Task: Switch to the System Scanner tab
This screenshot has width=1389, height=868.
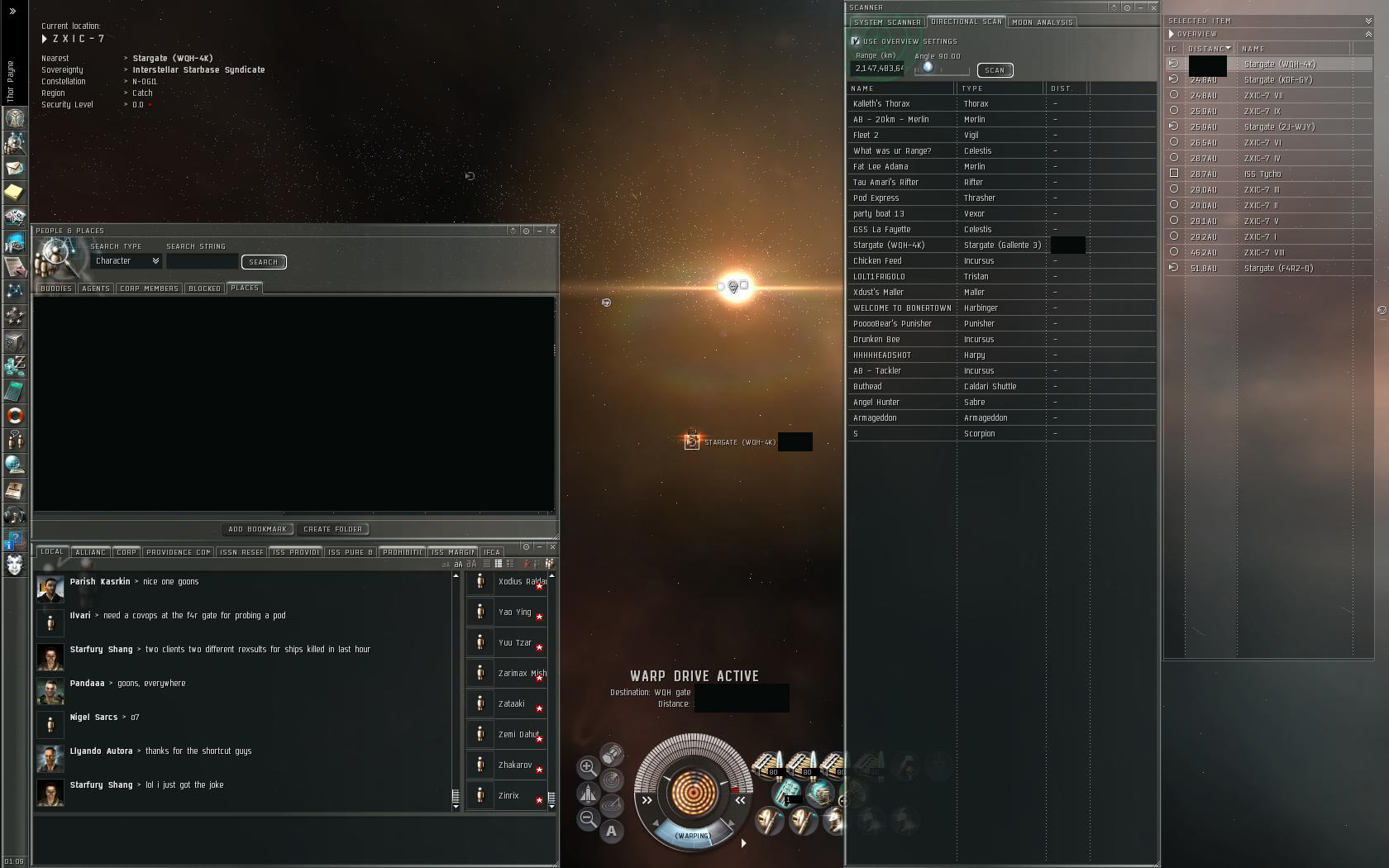Action: 887,22
